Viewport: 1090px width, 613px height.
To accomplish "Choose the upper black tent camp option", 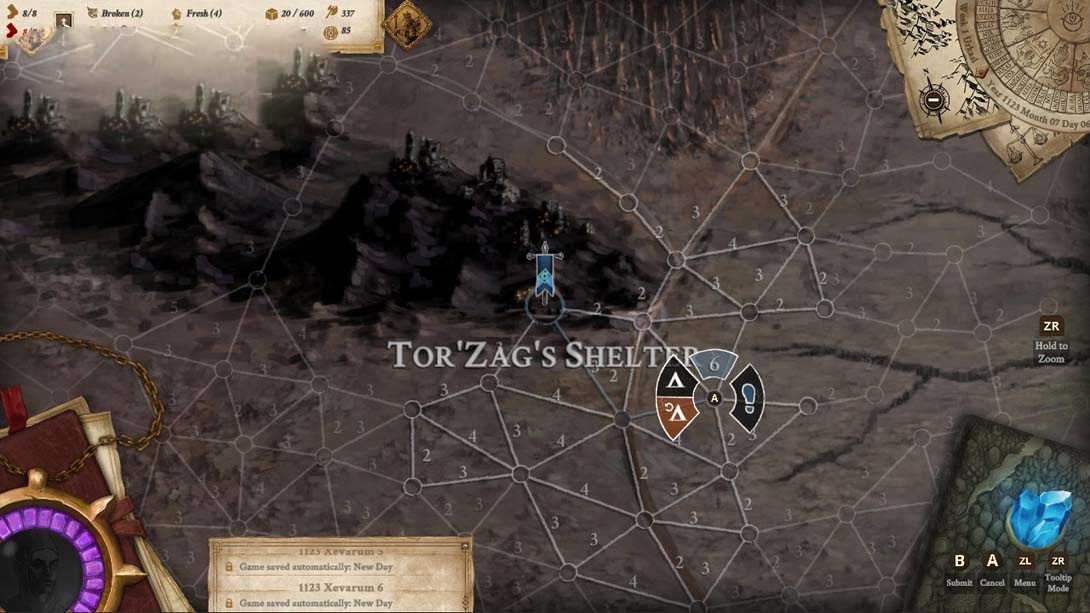I will pyautogui.click(x=677, y=380).
